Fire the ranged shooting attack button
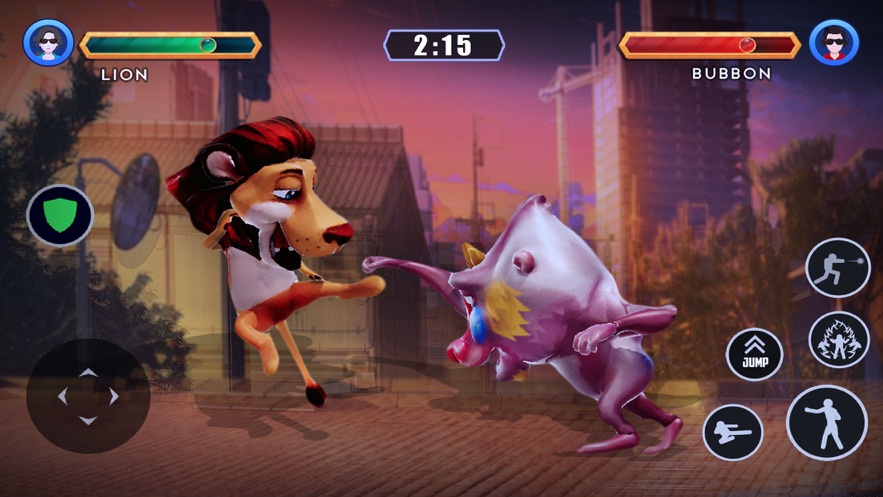The image size is (883, 497). (x=838, y=268)
